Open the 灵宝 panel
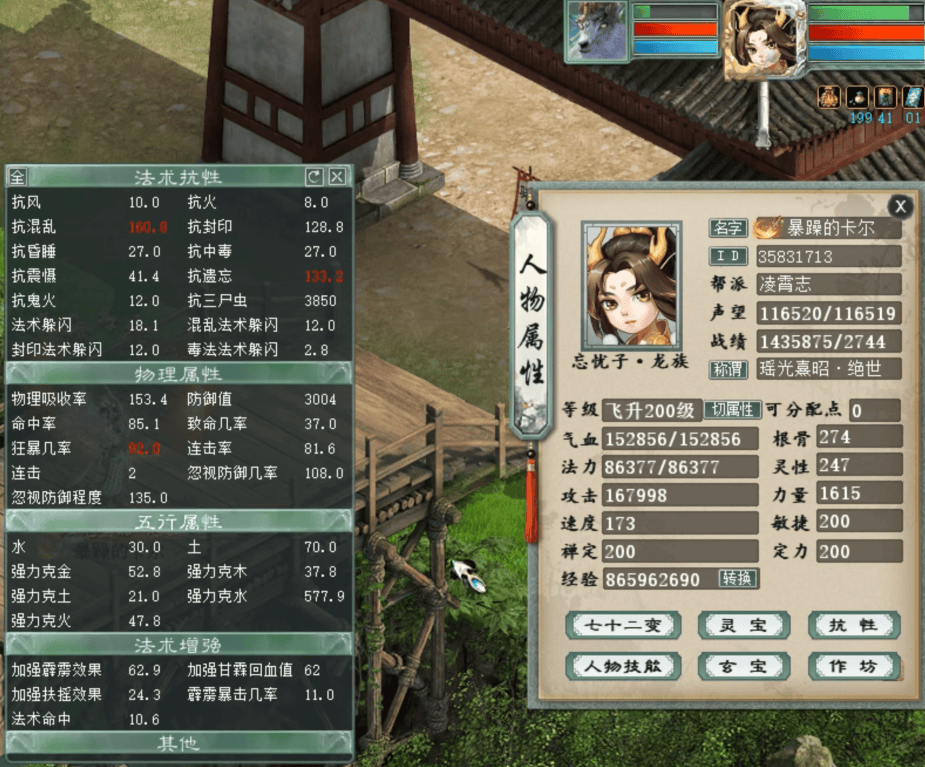 (742, 626)
